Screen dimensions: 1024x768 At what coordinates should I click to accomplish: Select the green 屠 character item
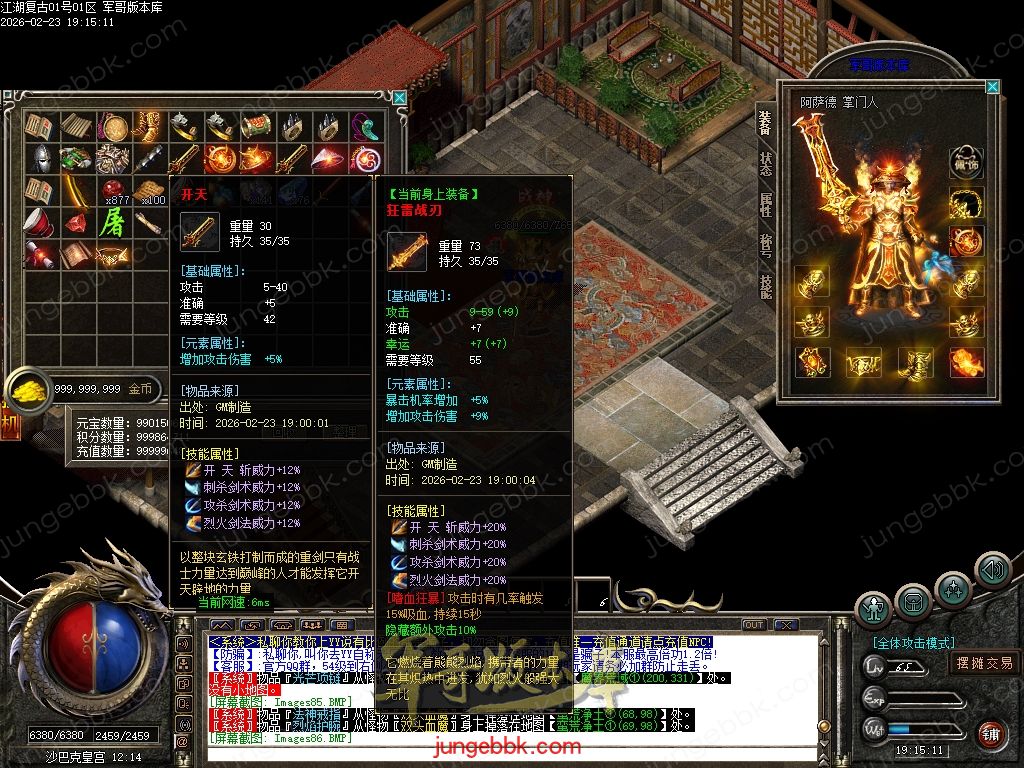(x=111, y=222)
